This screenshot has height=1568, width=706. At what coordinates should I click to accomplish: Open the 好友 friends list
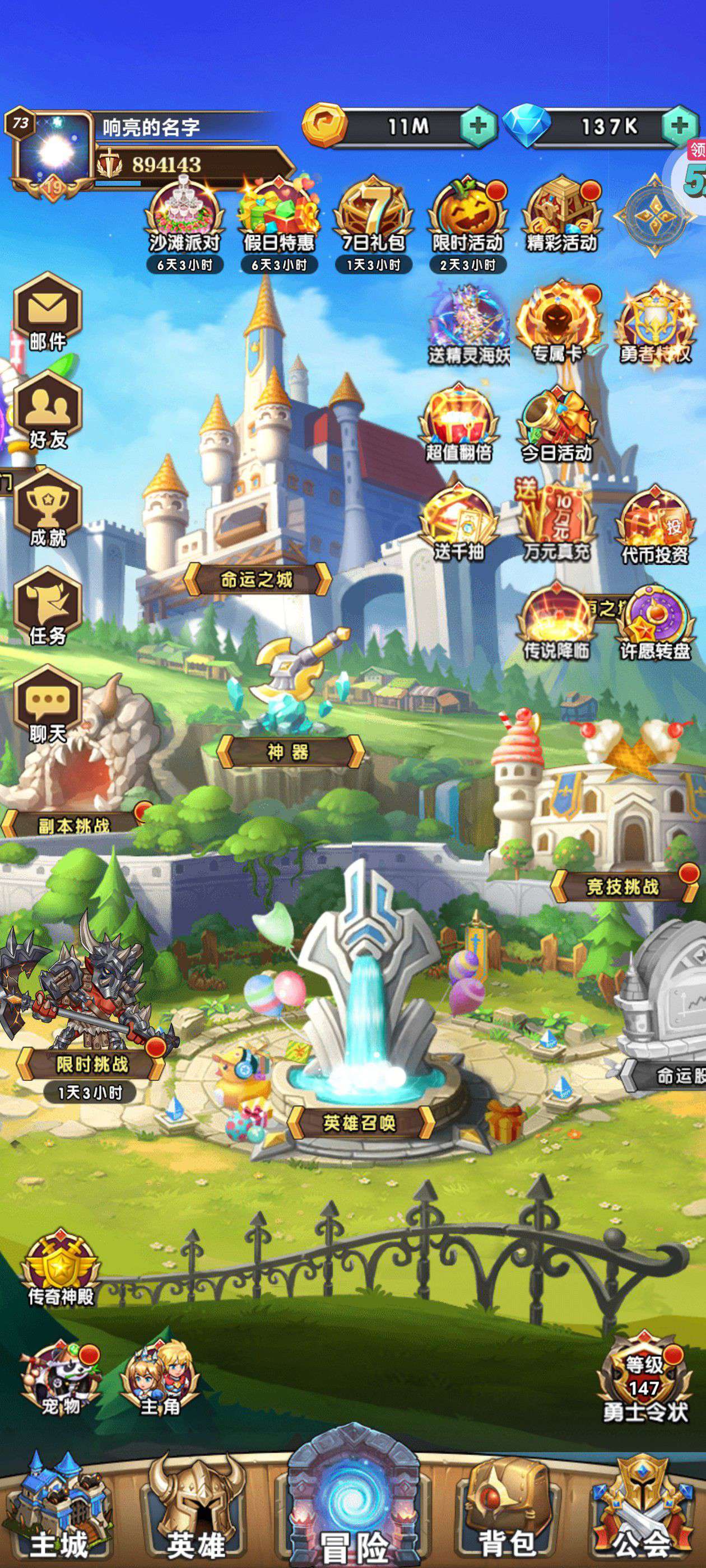(48, 410)
